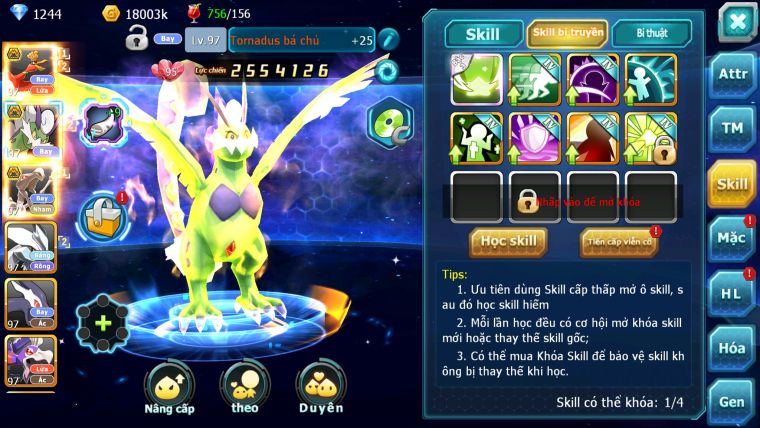Unlock the padlocked skill slot
760x428 pixels.
click(535, 197)
